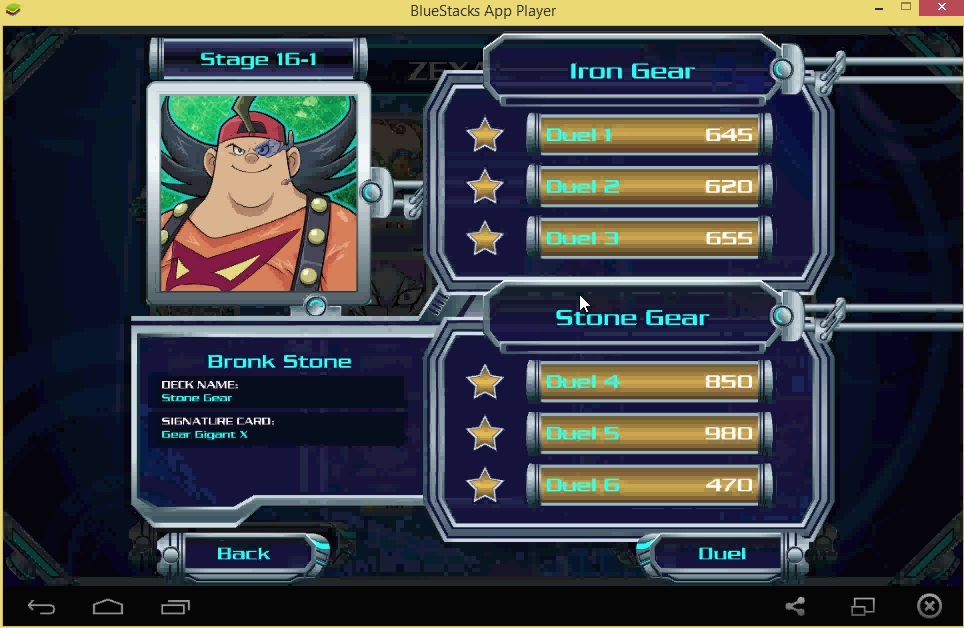Select Duel 6 with score 470
Viewport: 964px width, 628px height.
(x=649, y=486)
